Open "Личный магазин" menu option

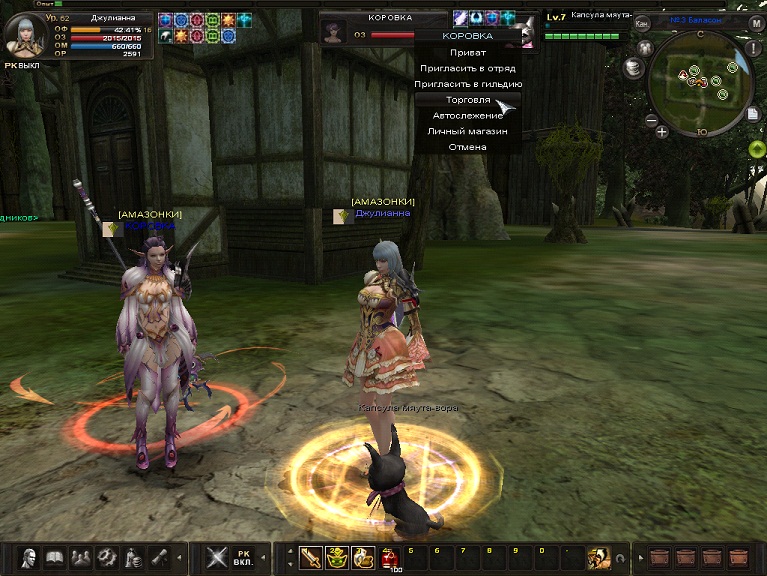pyautogui.click(x=467, y=131)
